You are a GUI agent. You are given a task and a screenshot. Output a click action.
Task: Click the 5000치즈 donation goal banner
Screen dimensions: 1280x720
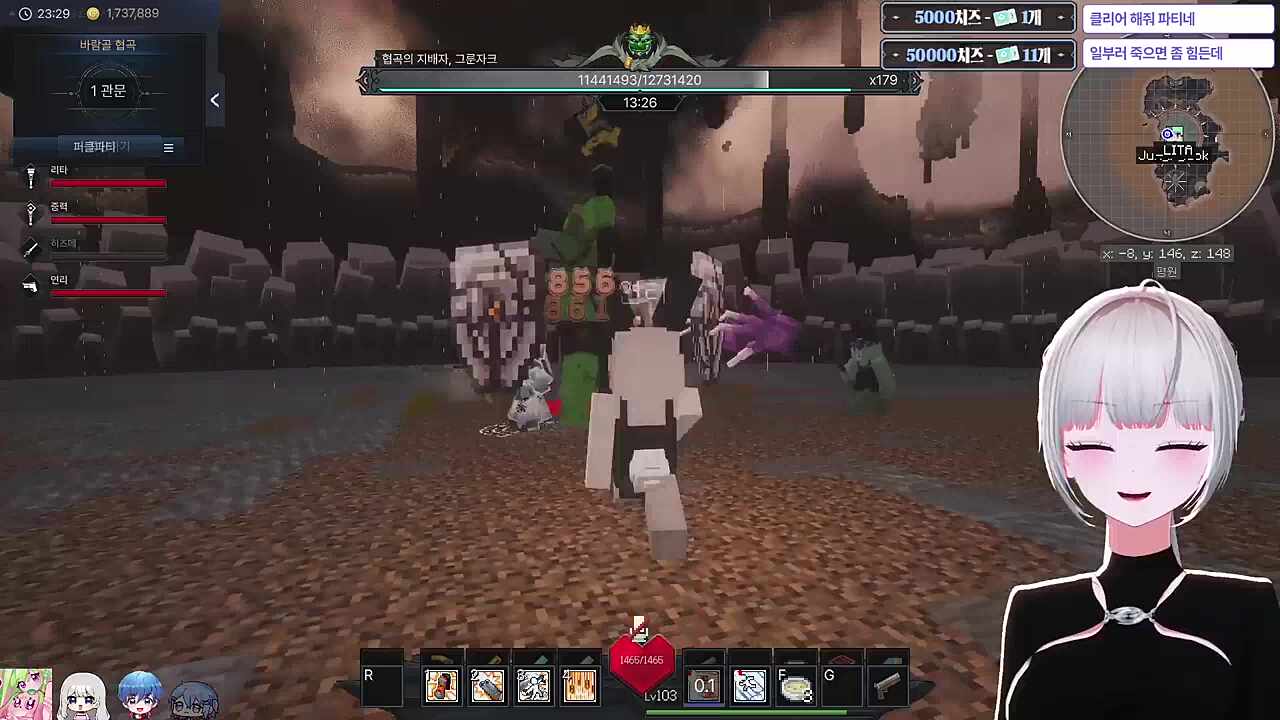pyautogui.click(x=977, y=18)
